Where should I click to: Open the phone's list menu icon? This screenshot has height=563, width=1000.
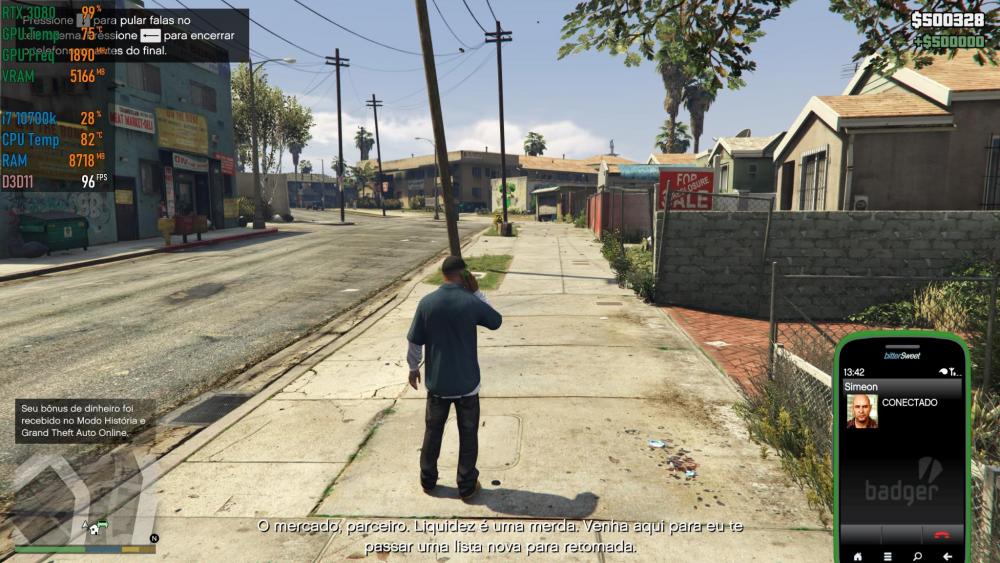[887, 555]
